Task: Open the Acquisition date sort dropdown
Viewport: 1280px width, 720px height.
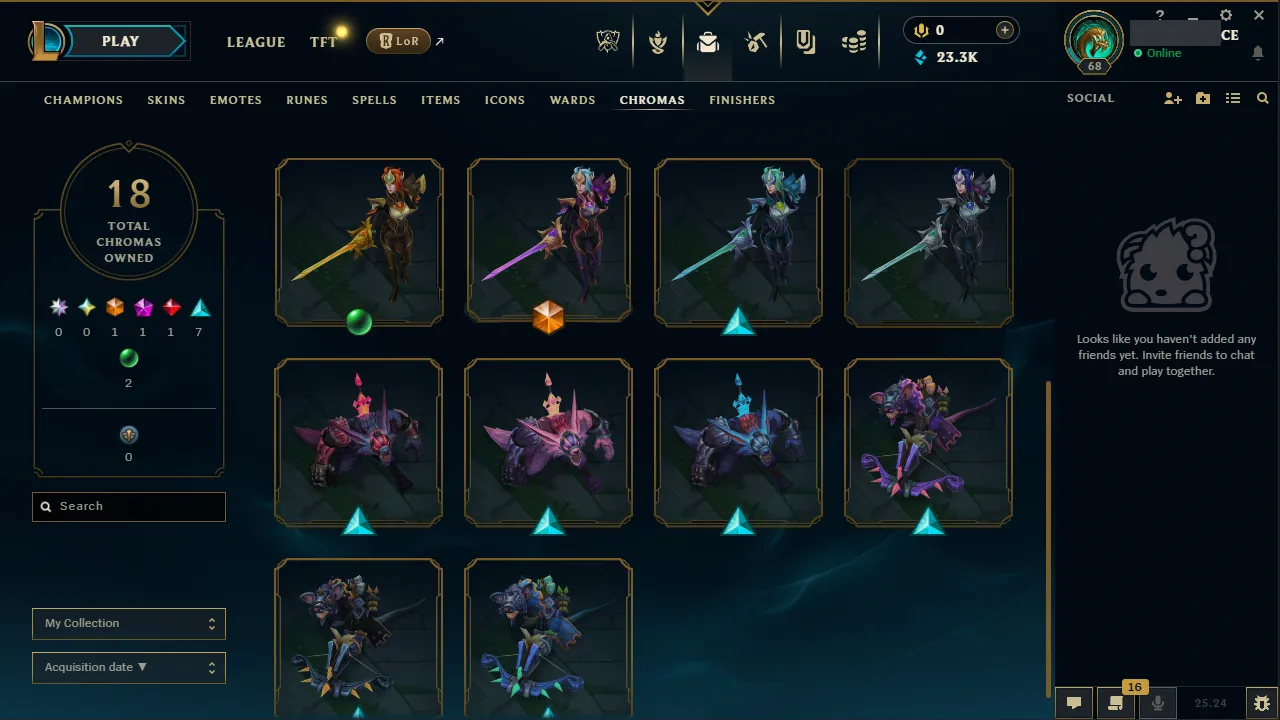Action: coord(128,667)
